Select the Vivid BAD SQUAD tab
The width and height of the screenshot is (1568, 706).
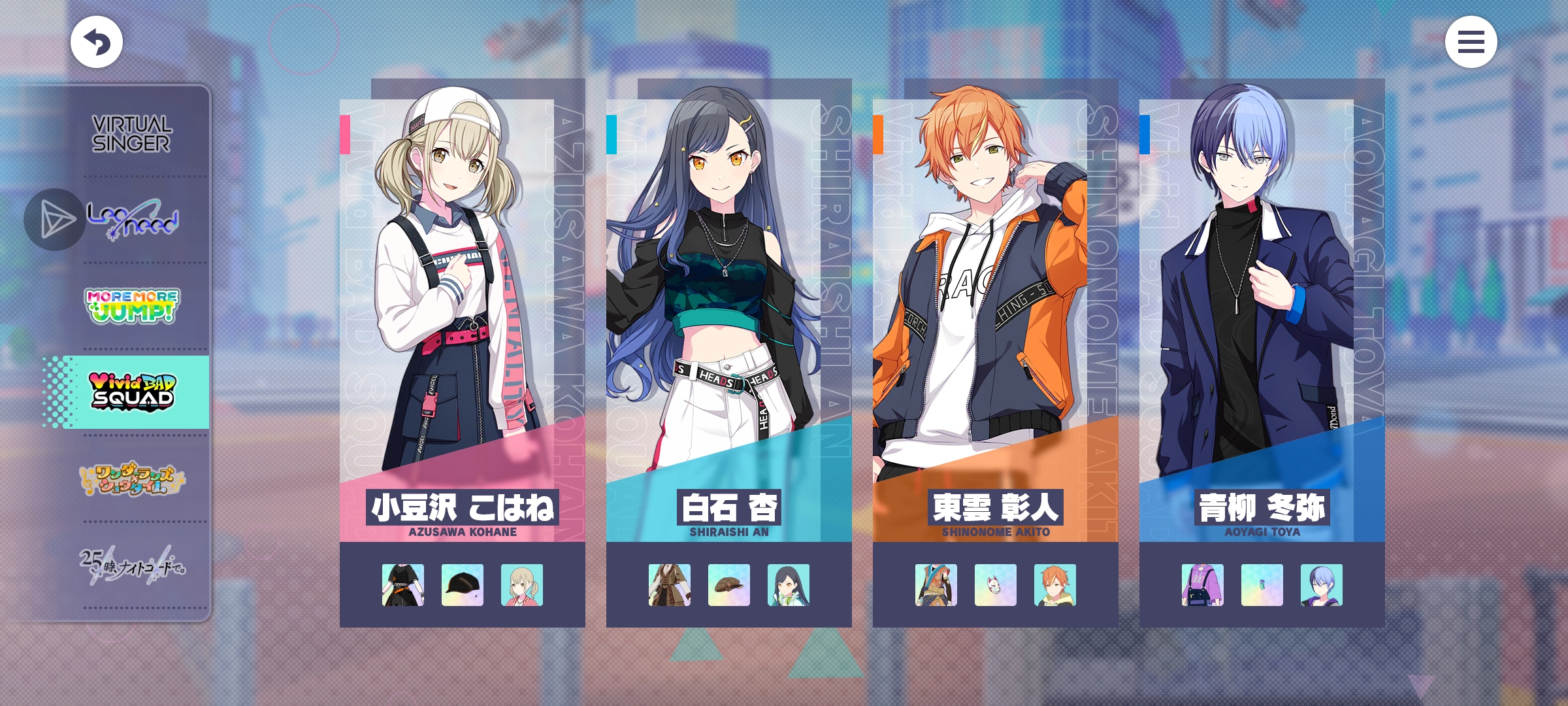[131, 392]
